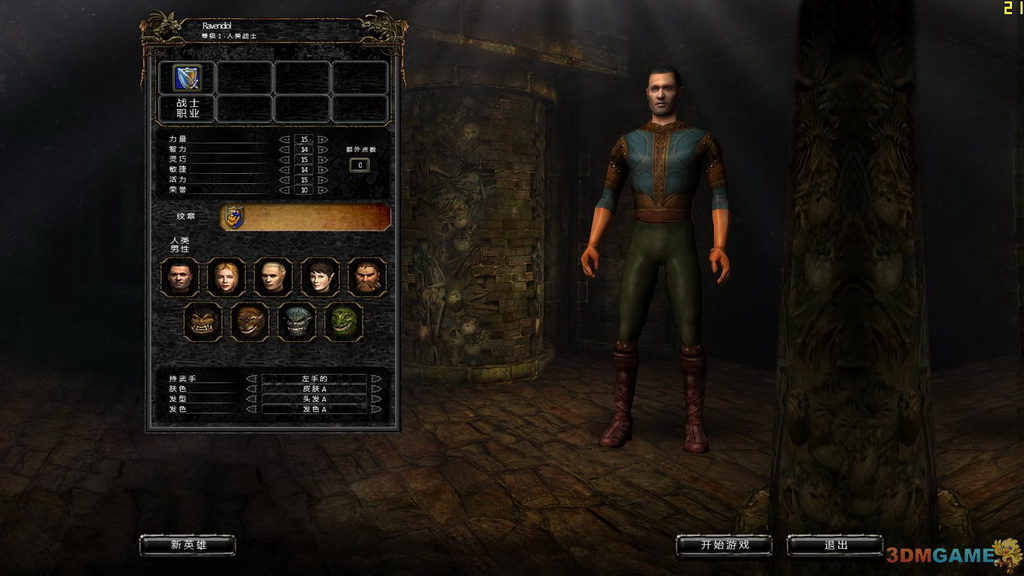
Task: Pick the grey-blue monster face portrait
Action: [x=297, y=321]
